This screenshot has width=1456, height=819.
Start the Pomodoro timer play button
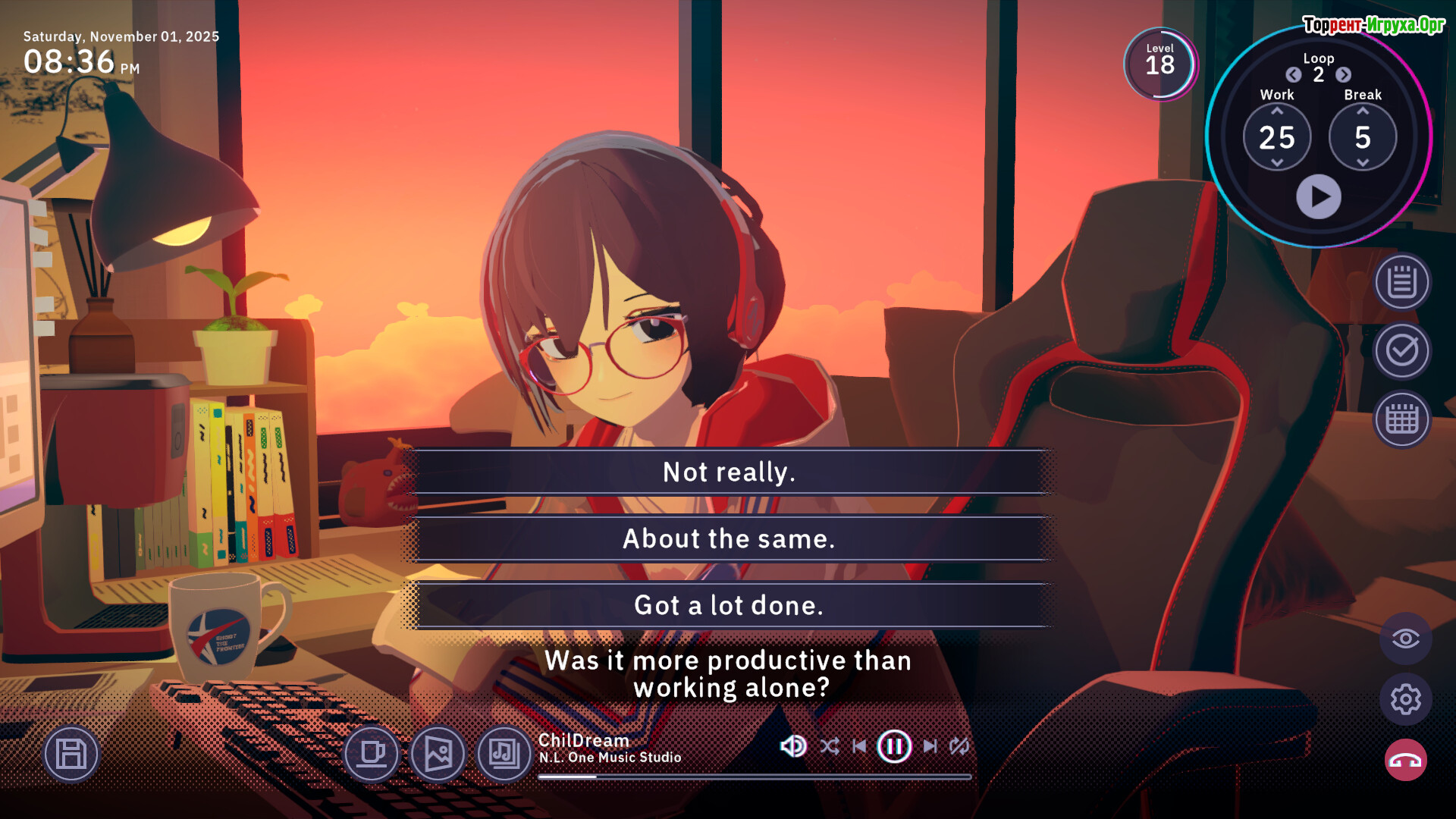pos(1318,197)
